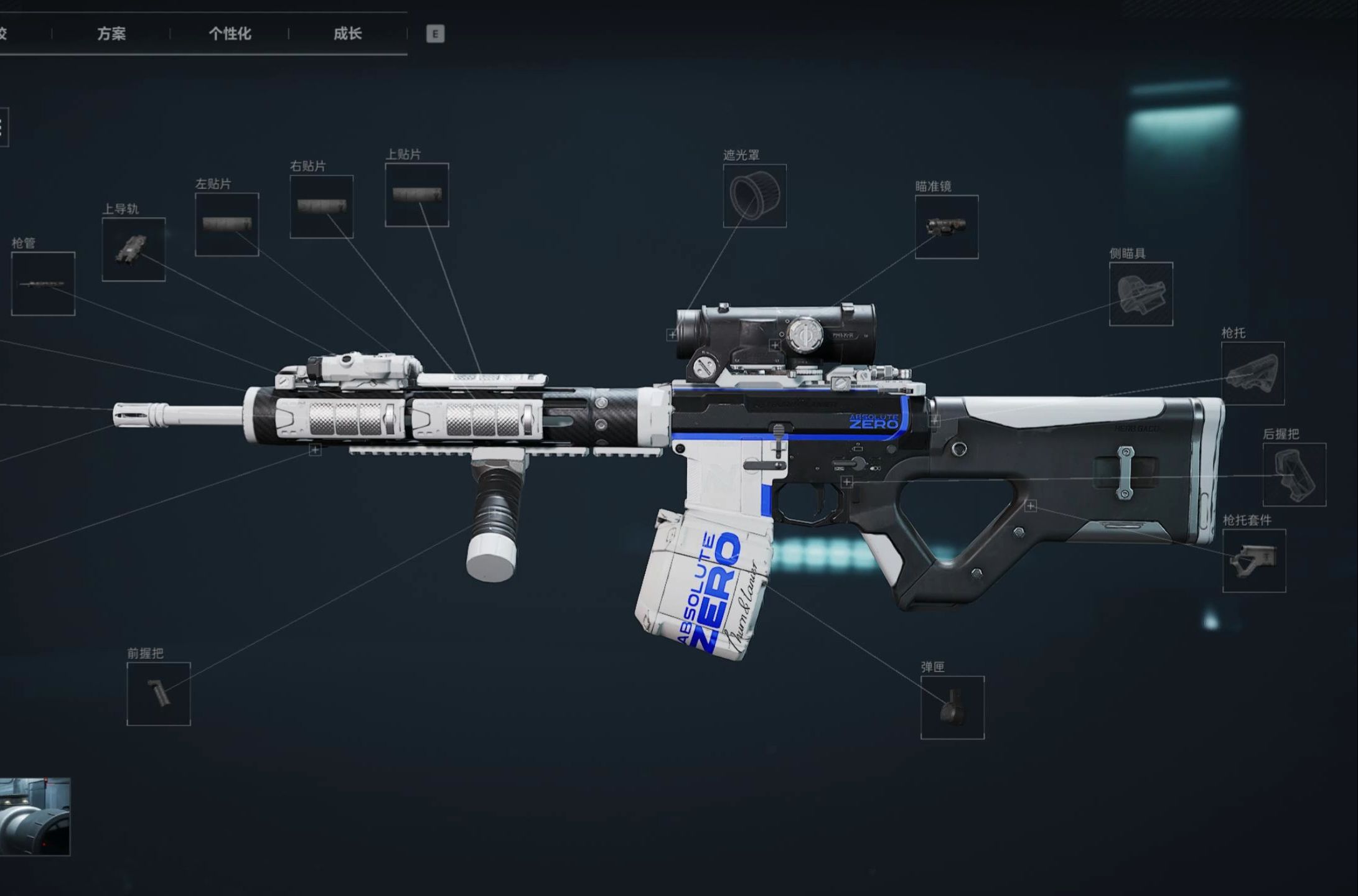
Task: Open the 右贴片 right panel slot
Action: point(321,207)
